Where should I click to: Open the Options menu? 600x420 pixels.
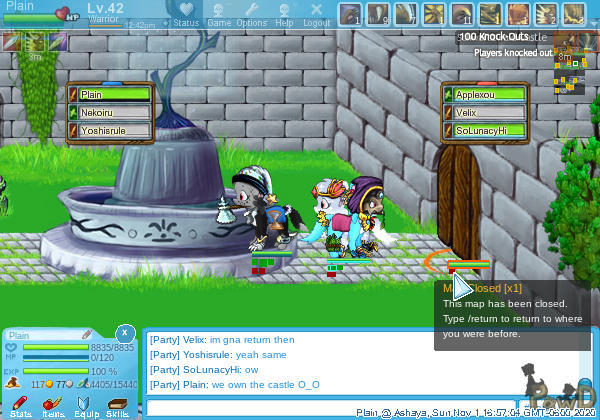pos(251,15)
